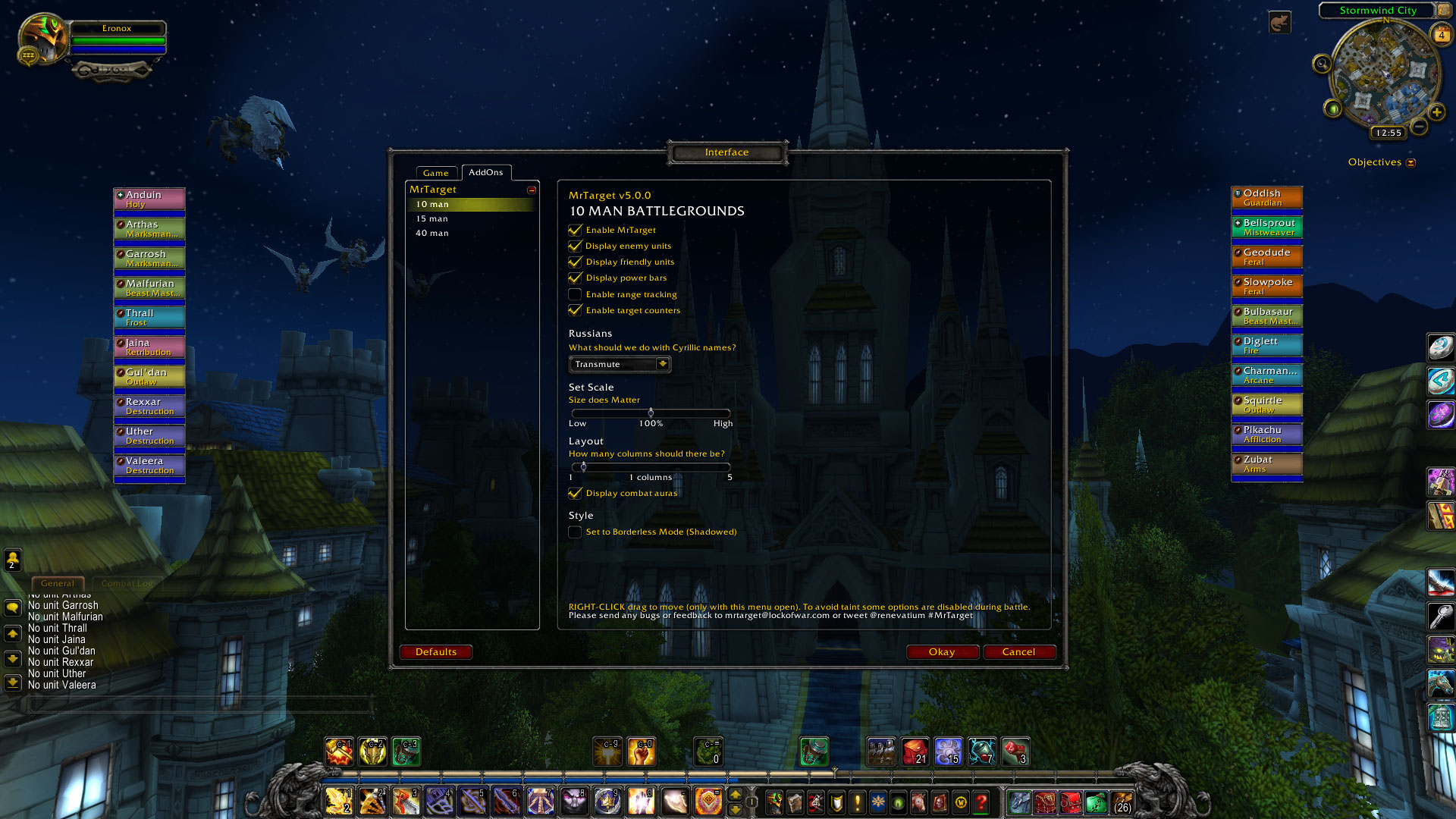This screenshot has height=819, width=1456.
Task: Toggle the Enable MrTarget checkbox
Action: click(x=576, y=230)
